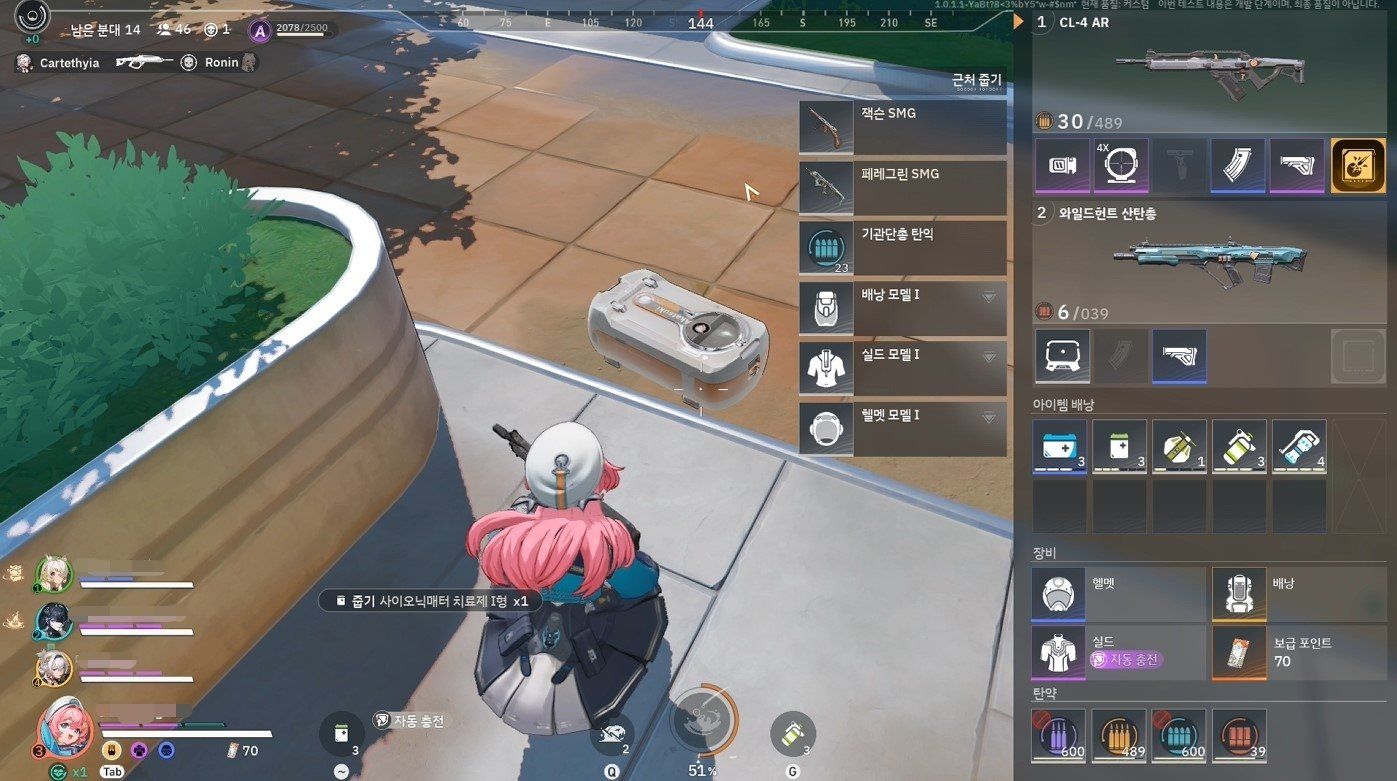Image resolution: width=1397 pixels, height=781 pixels.
Task: Select the red shotgun shells ammo slot
Action: click(1239, 736)
